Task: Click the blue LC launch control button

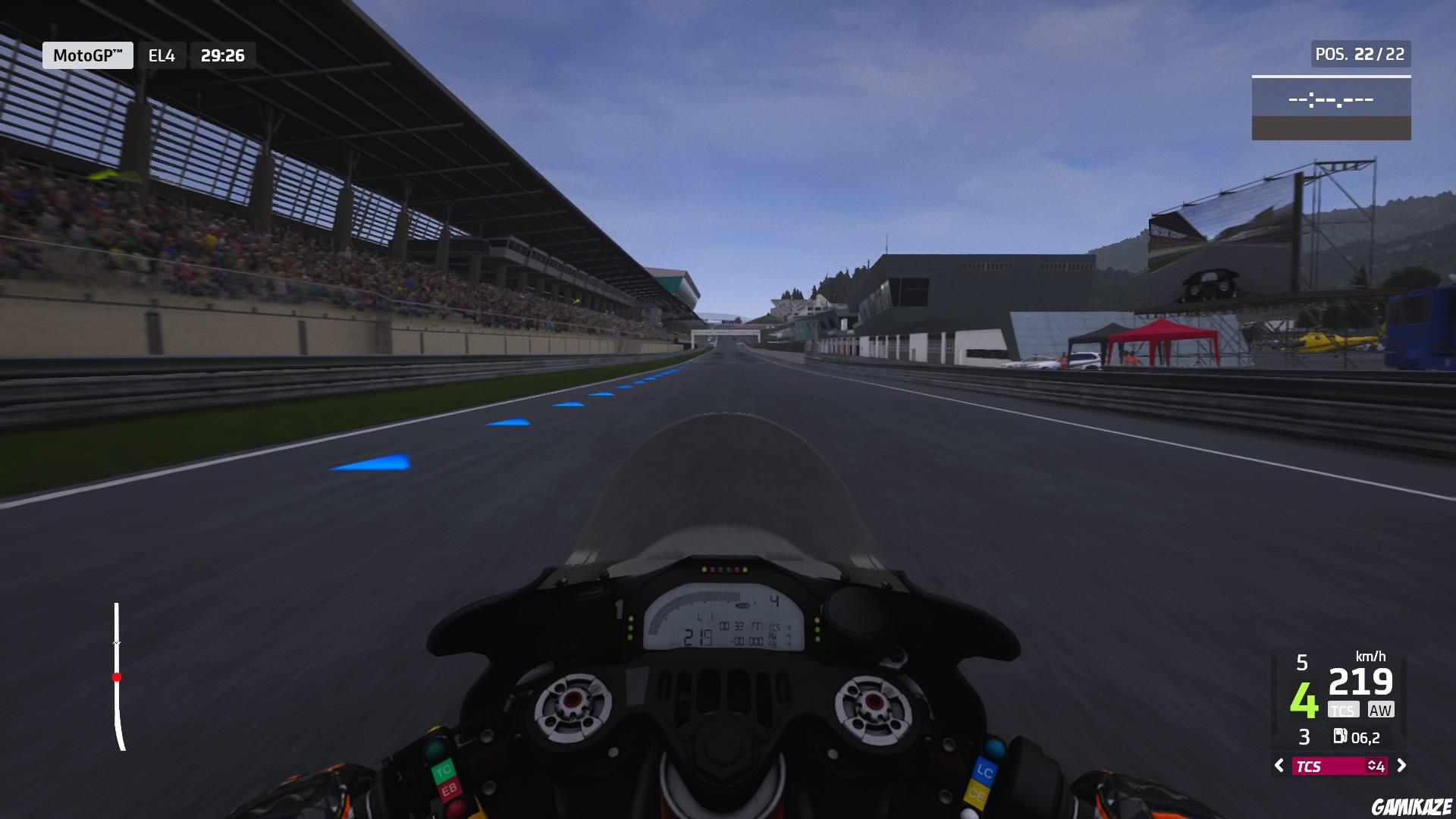Action: (984, 771)
